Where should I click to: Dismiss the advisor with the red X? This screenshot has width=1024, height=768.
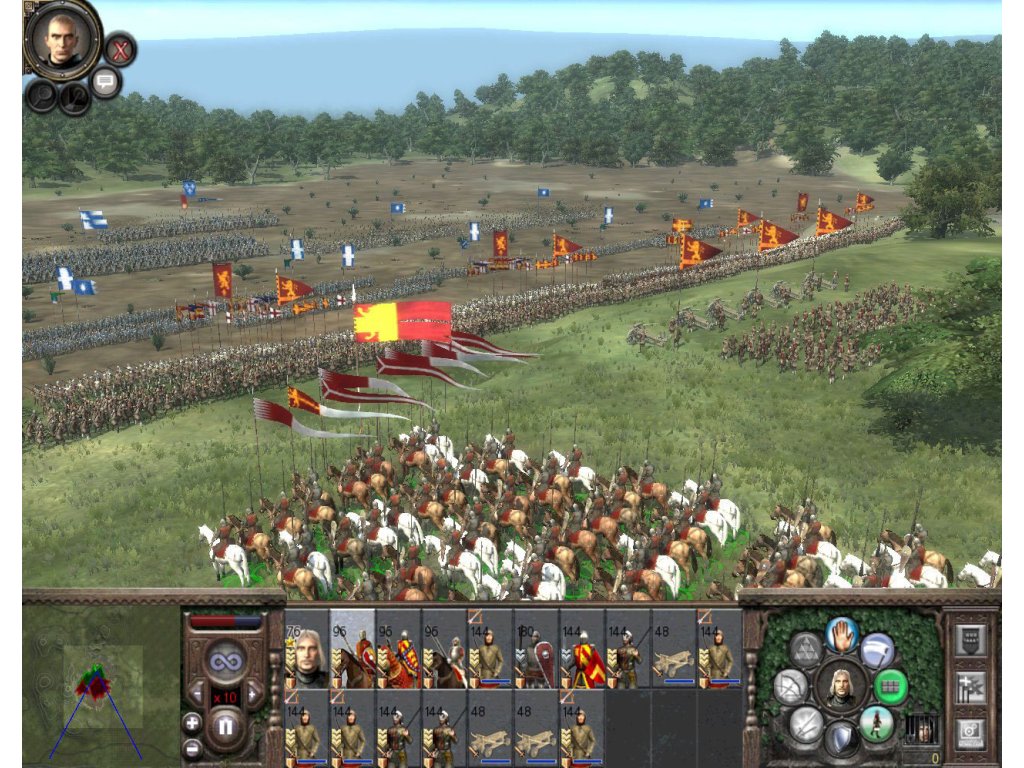point(120,49)
